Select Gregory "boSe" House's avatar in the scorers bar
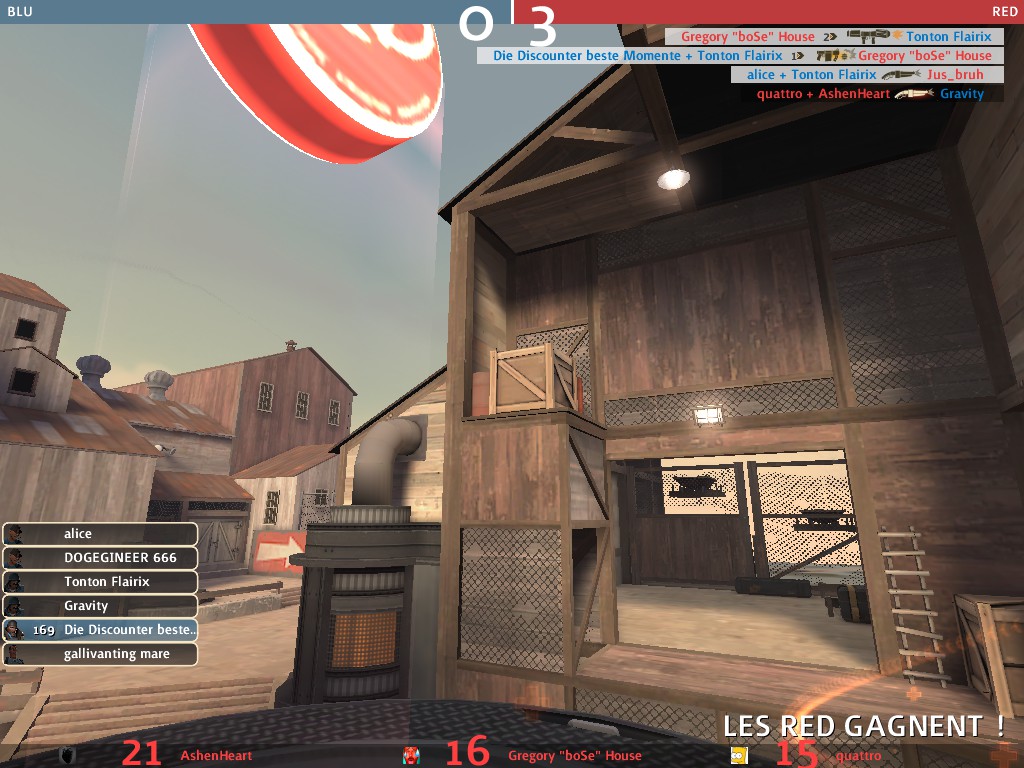The height and width of the screenshot is (768, 1024). coord(410,755)
